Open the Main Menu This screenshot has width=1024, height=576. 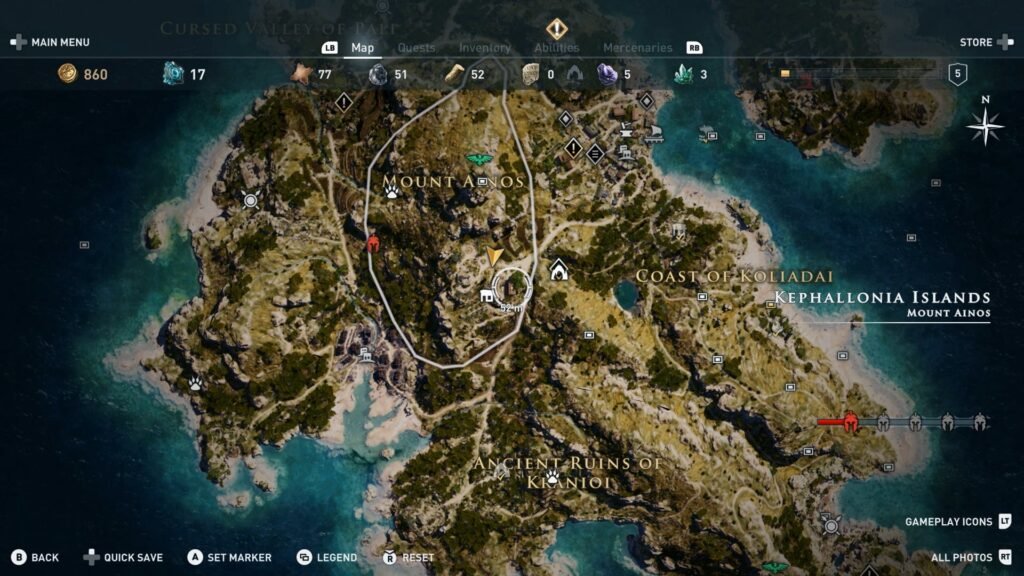[x=50, y=42]
